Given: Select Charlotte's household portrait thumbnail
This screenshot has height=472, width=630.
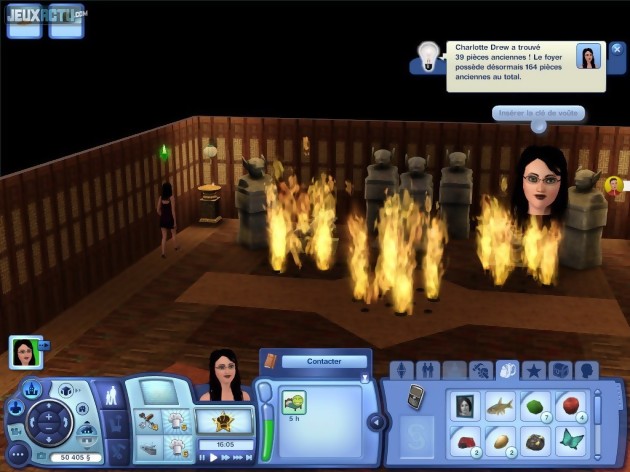Looking at the screenshot, I should [24, 350].
